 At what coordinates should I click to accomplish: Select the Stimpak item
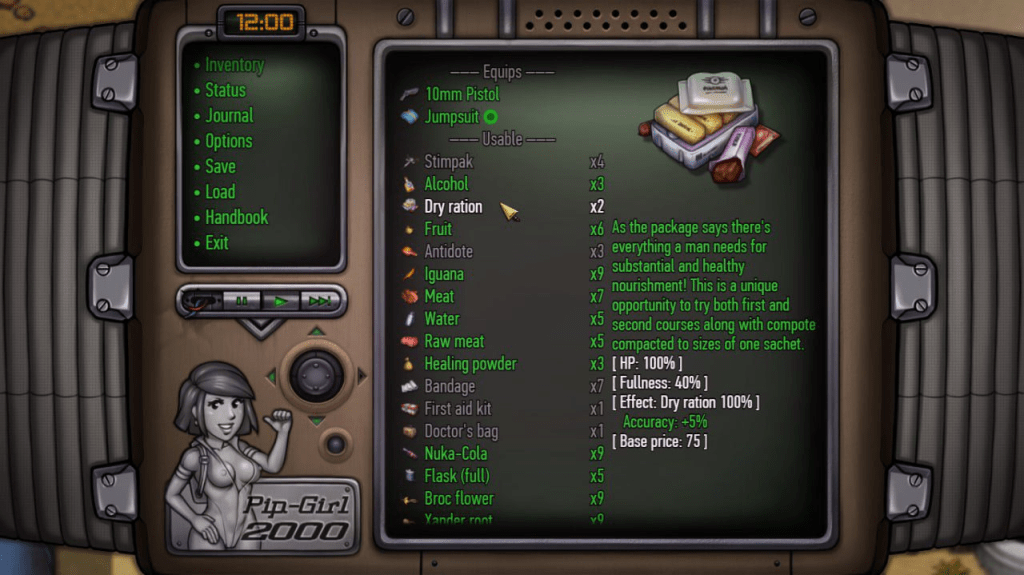point(448,162)
